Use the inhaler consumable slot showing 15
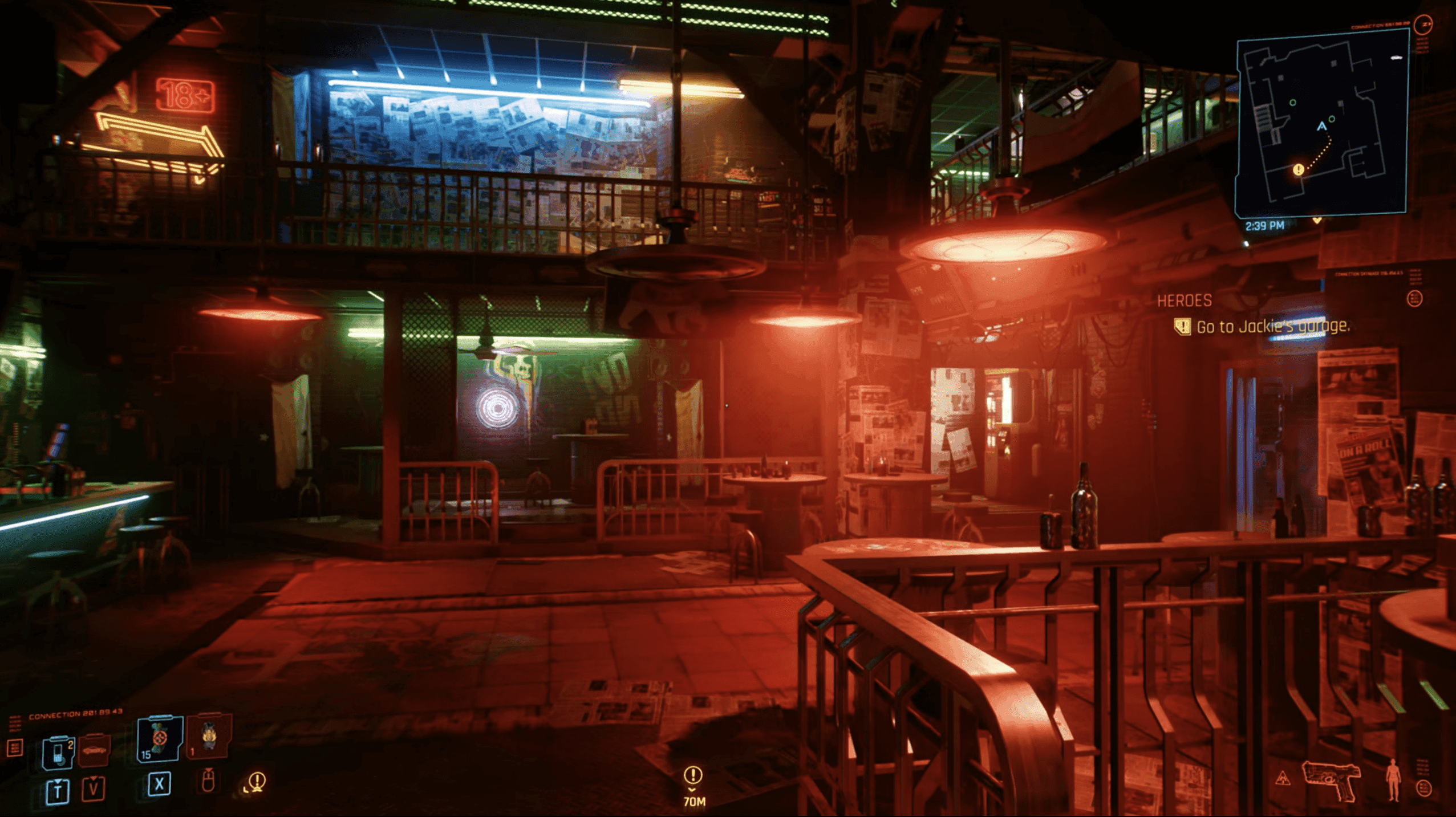 click(x=159, y=739)
